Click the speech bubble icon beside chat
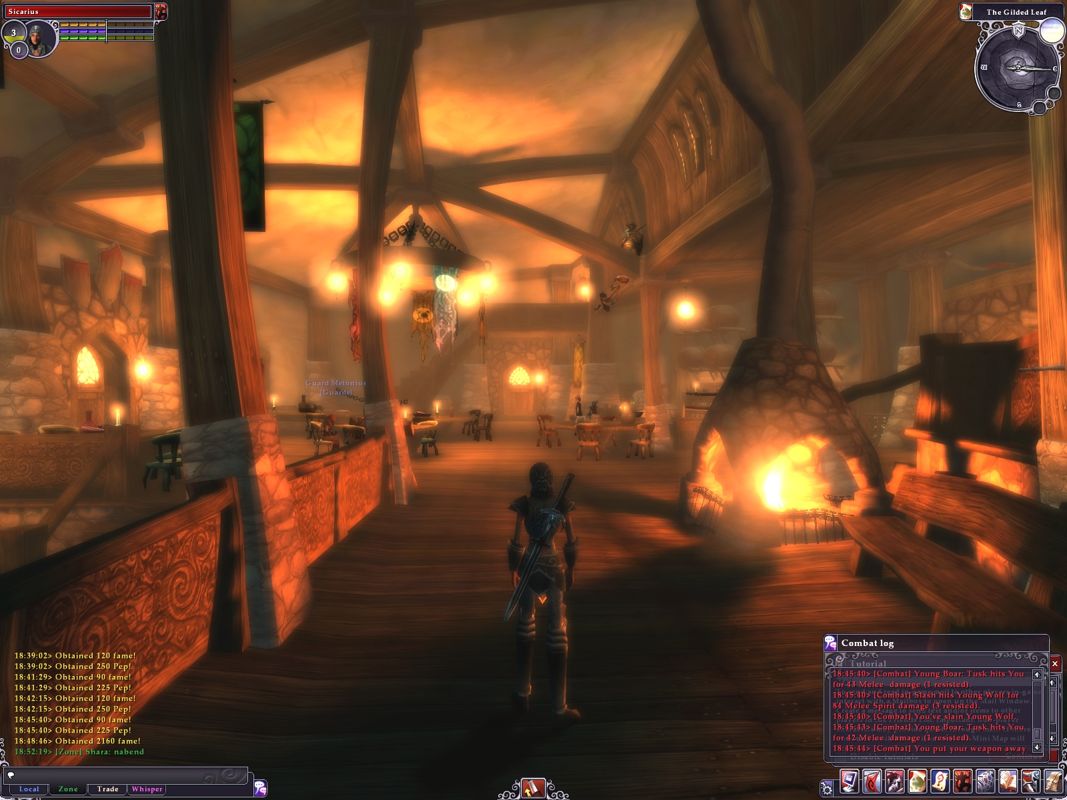The image size is (1067, 800). [260, 787]
